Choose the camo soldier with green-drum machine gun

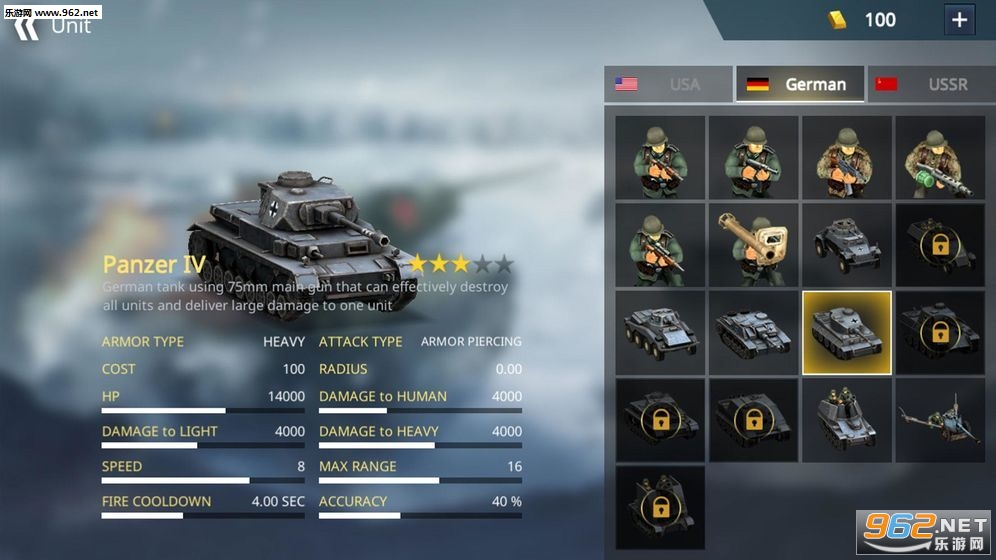tap(940, 157)
